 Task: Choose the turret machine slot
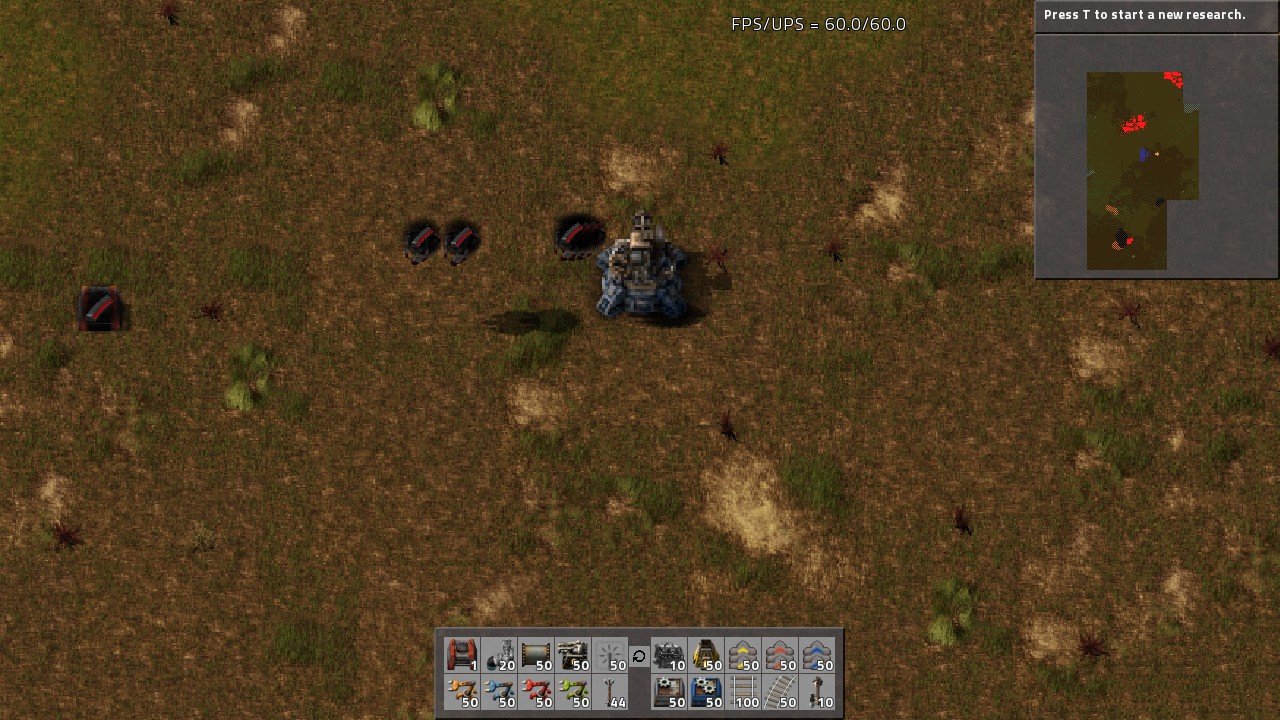coord(573,655)
